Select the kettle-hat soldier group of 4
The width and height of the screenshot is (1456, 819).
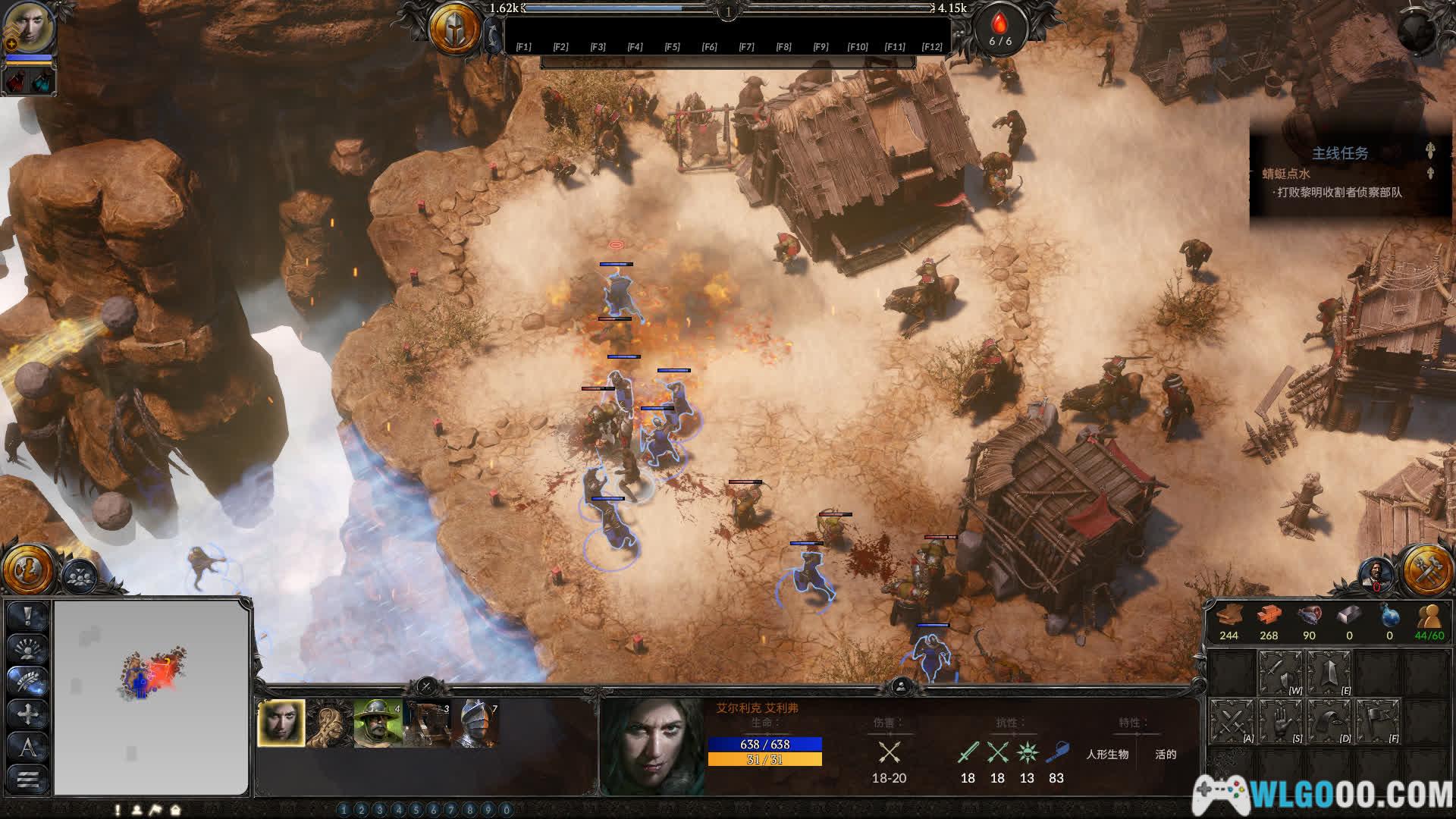point(377,723)
